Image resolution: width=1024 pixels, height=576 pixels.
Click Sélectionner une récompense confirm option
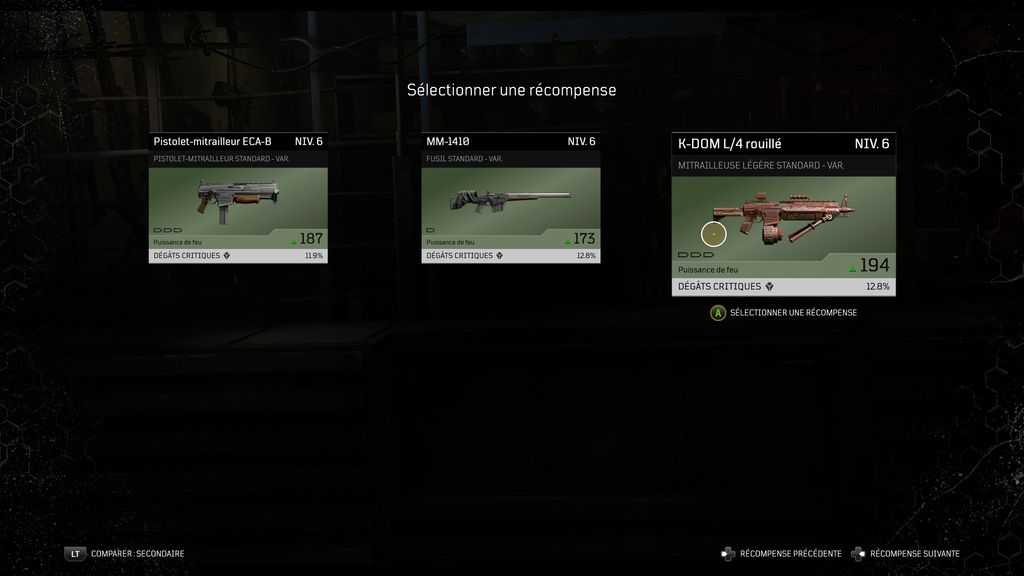point(783,313)
